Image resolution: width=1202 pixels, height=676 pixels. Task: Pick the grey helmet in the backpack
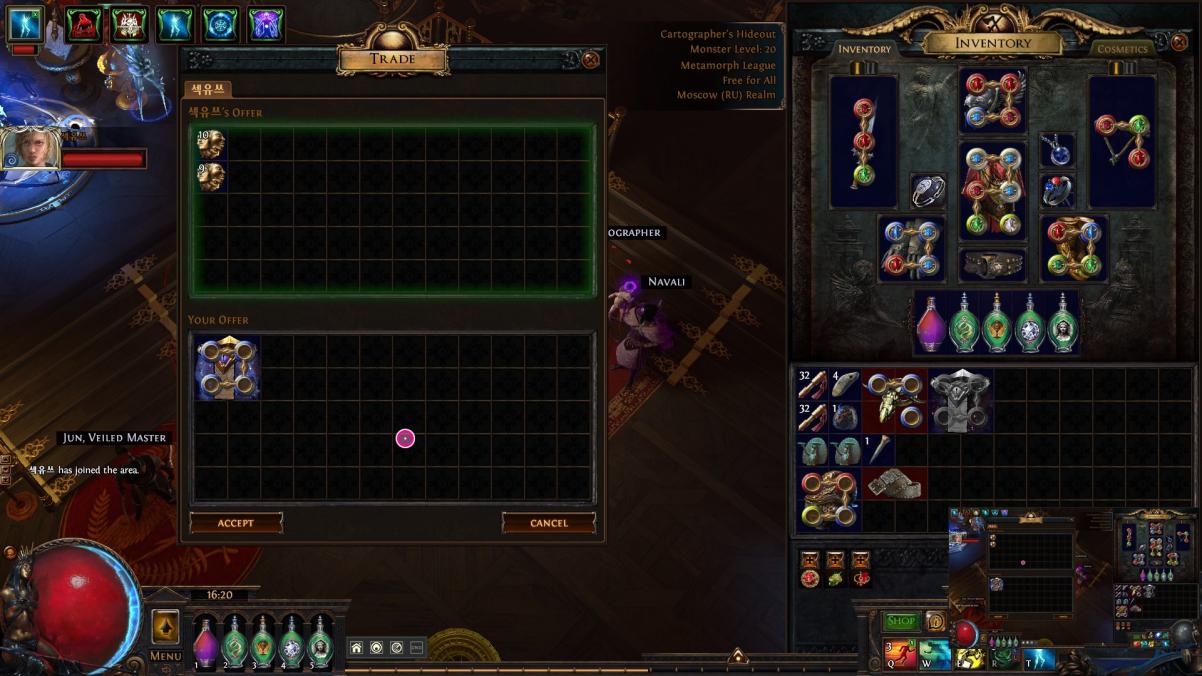(x=960, y=400)
